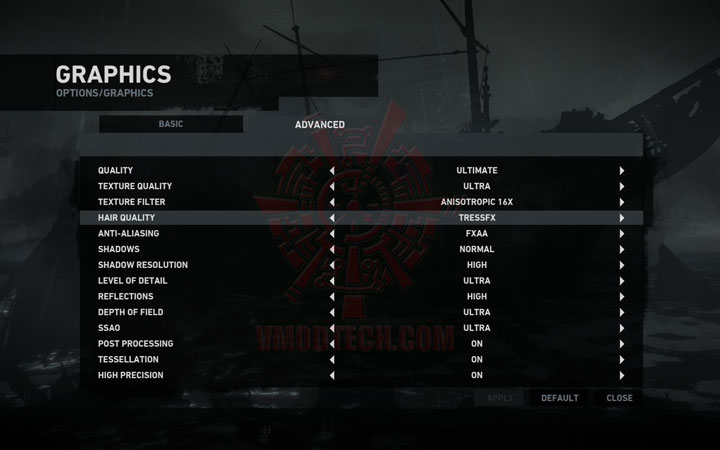720x450 pixels.
Task: Click left arrow beside Anisotropic 16X filter
Action: tap(332, 202)
